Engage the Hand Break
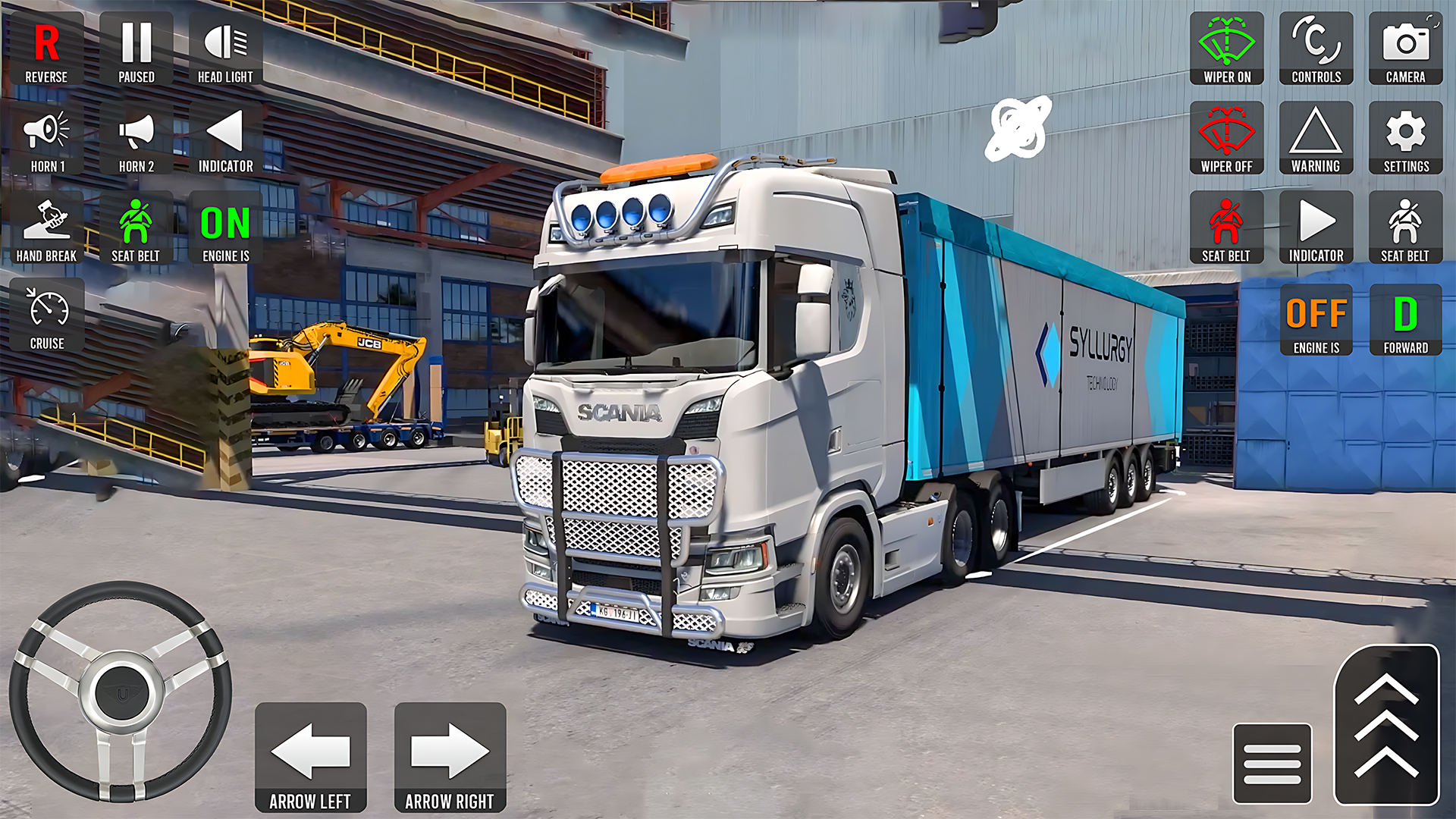The height and width of the screenshot is (819, 1456). coord(46,224)
